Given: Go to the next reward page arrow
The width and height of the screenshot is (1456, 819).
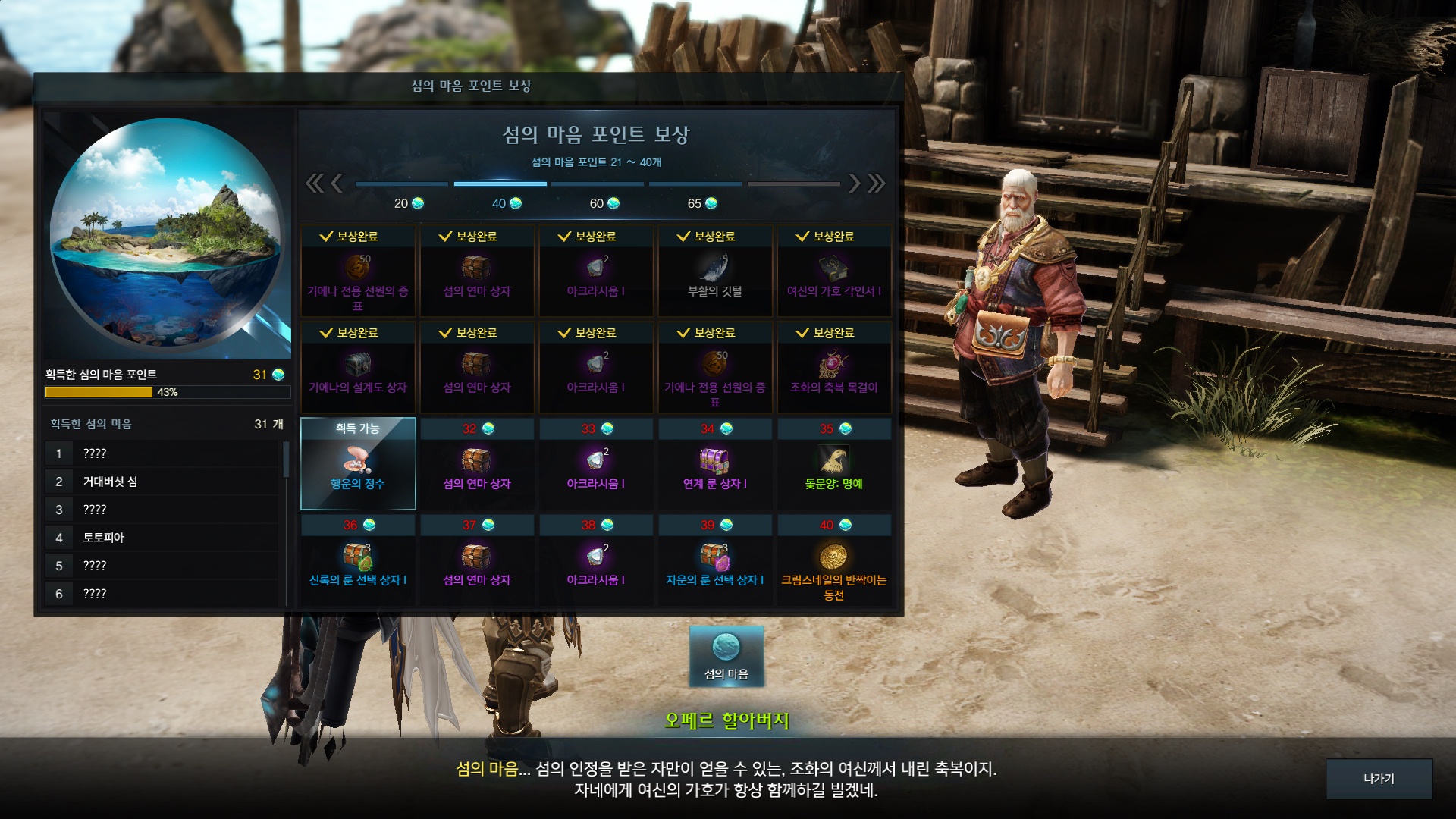Looking at the screenshot, I should point(855,183).
